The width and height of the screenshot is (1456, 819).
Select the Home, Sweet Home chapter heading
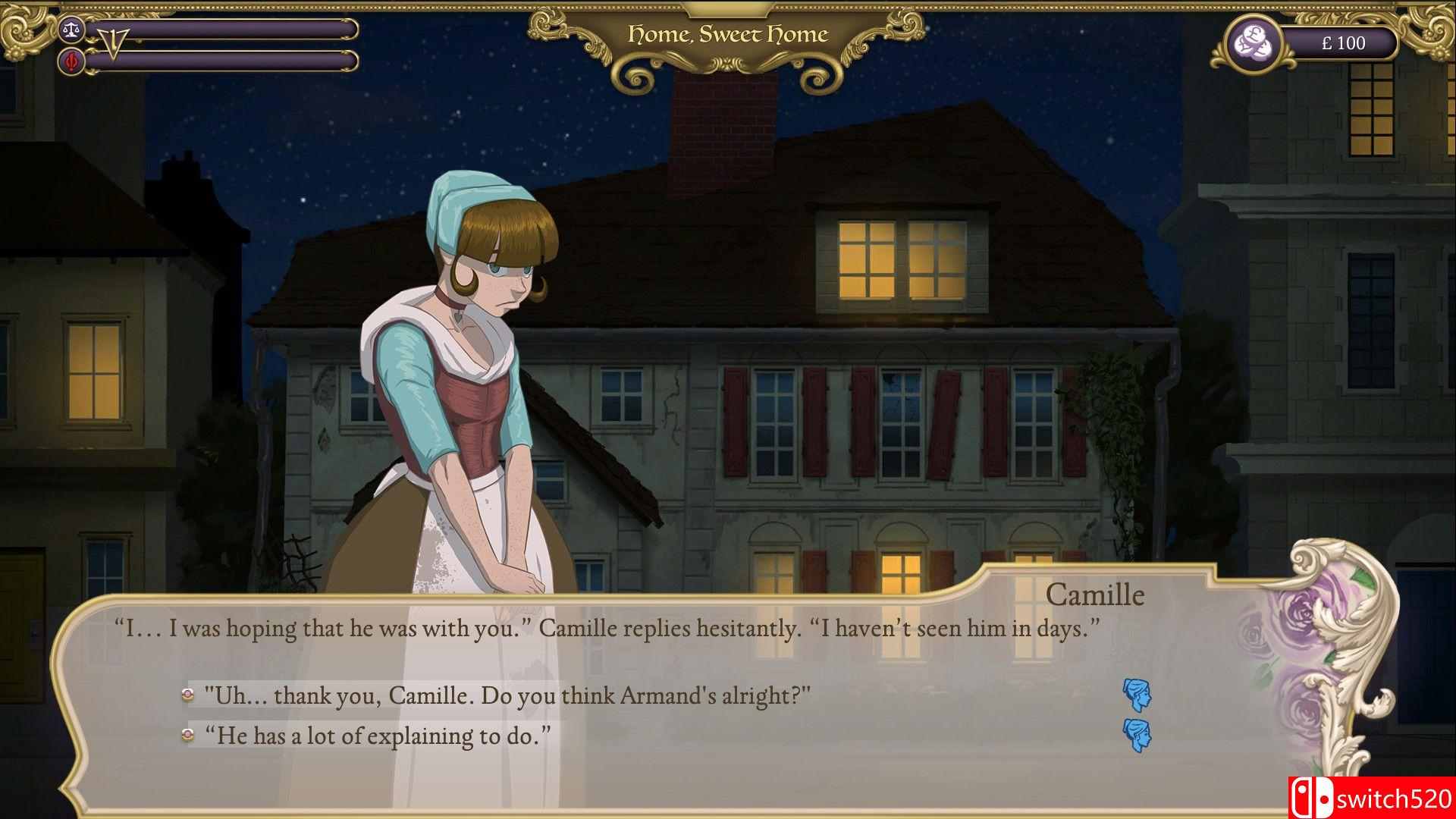726,33
